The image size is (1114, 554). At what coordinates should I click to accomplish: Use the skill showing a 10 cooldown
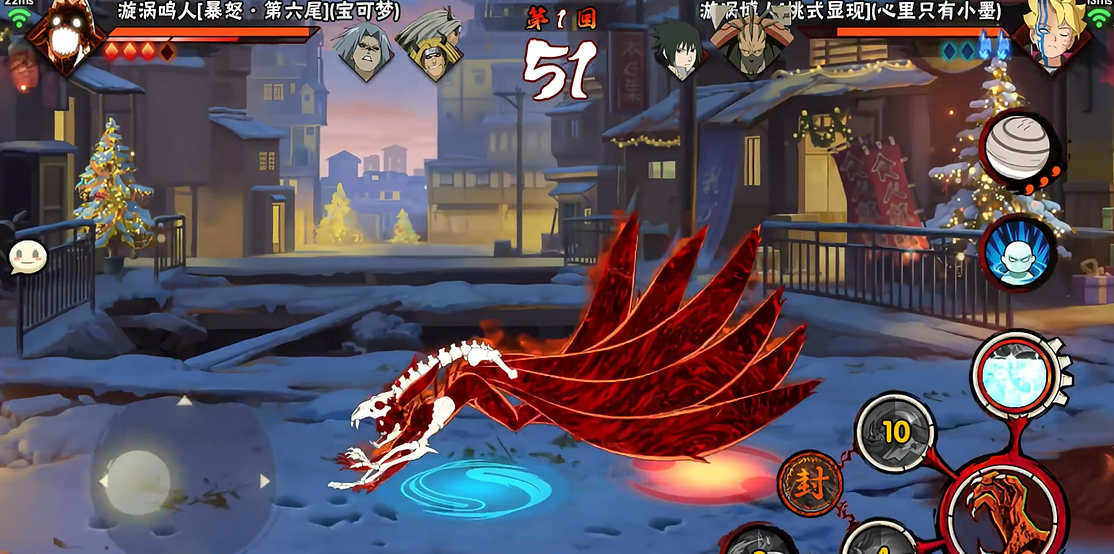pos(893,432)
